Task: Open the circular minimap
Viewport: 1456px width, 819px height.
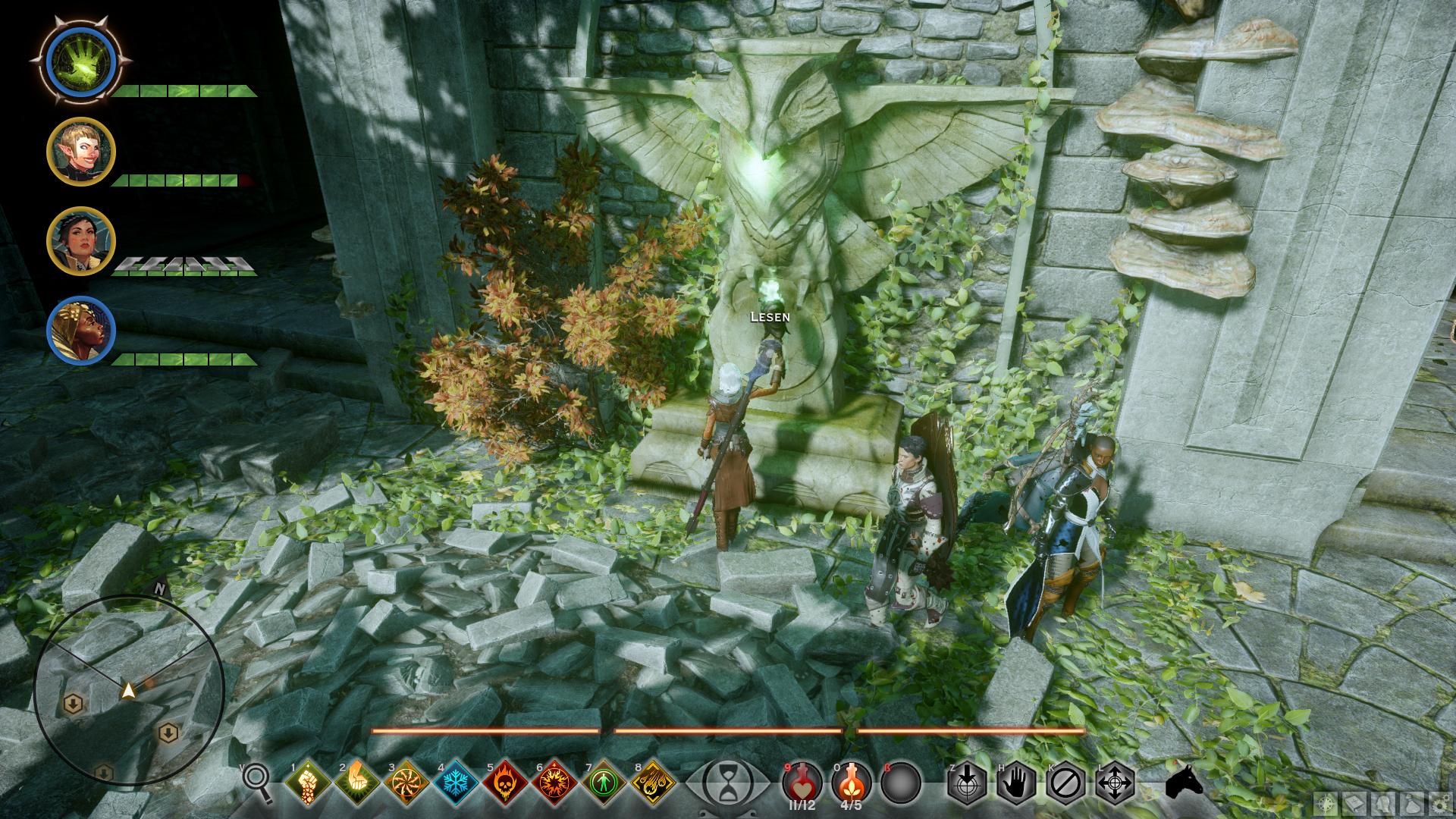Action: [x=128, y=690]
